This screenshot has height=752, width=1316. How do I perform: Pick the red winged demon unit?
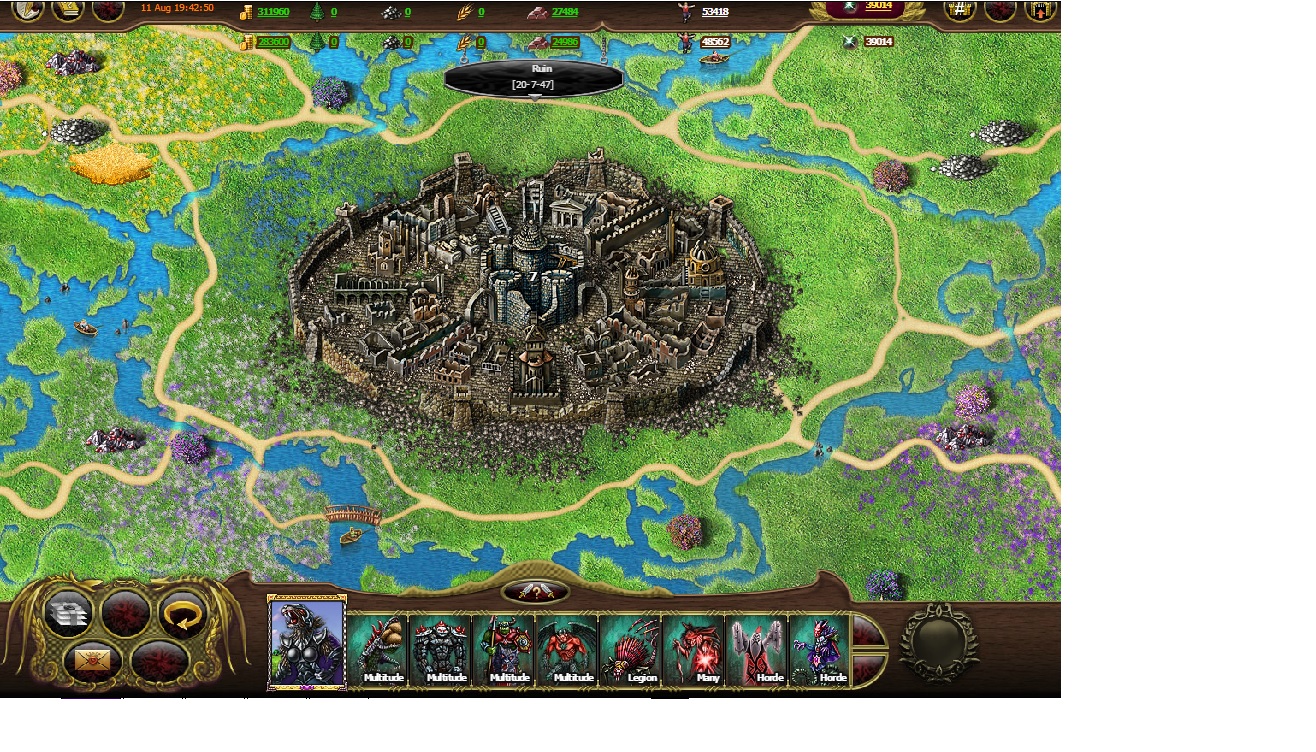[x=569, y=649]
